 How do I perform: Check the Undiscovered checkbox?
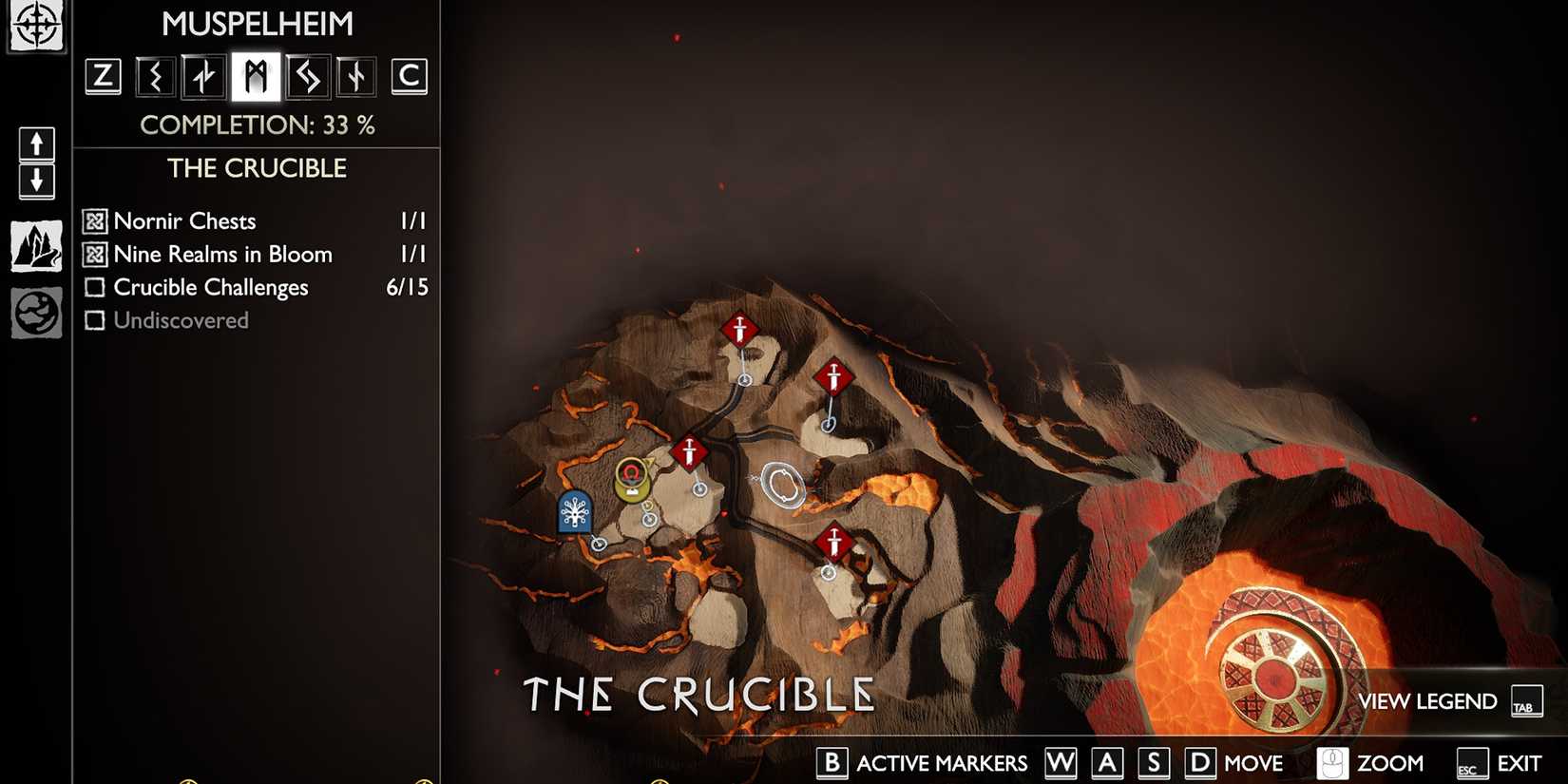pyautogui.click(x=95, y=320)
